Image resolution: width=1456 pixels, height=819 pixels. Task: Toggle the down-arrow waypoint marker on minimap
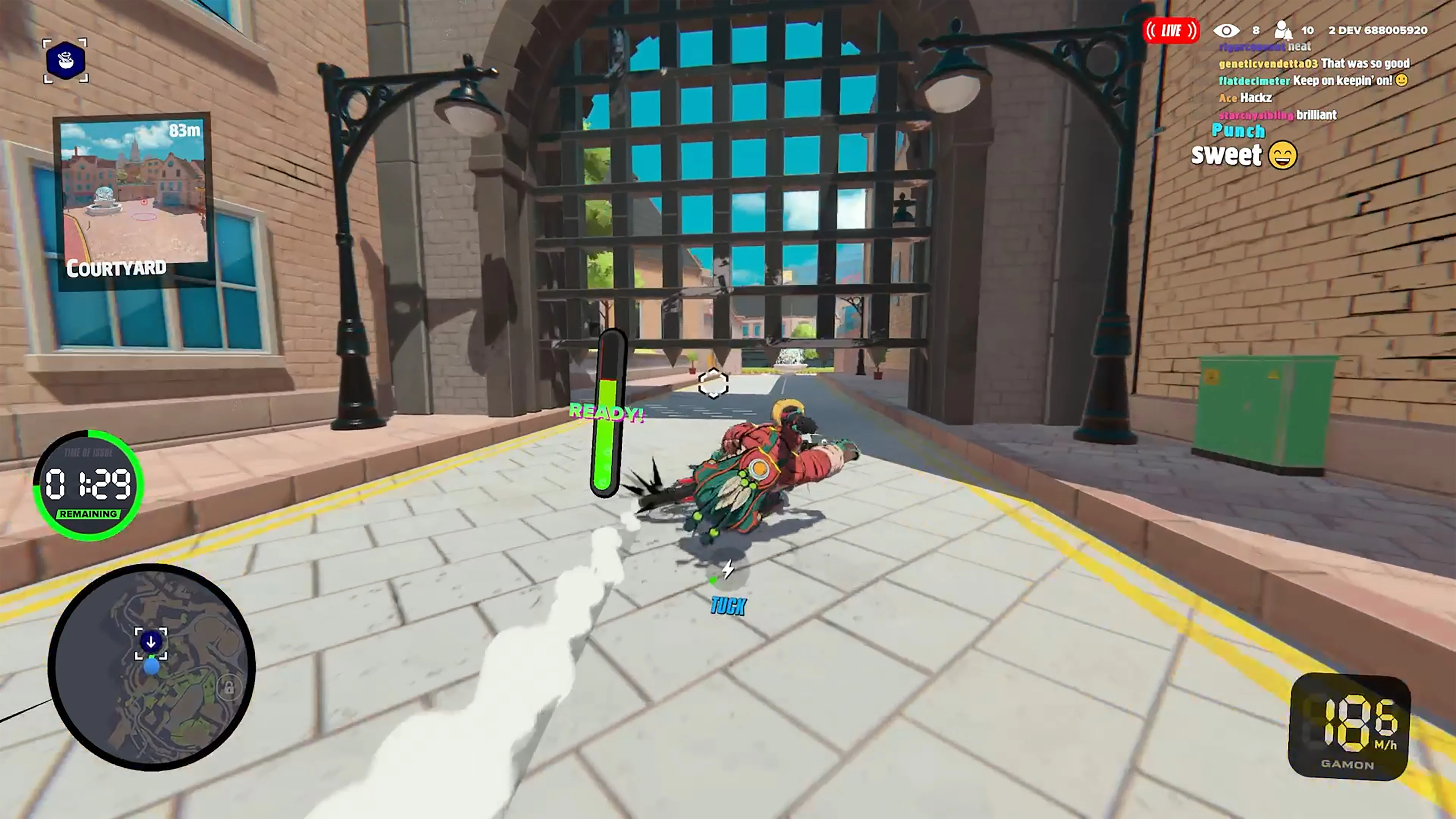(151, 642)
